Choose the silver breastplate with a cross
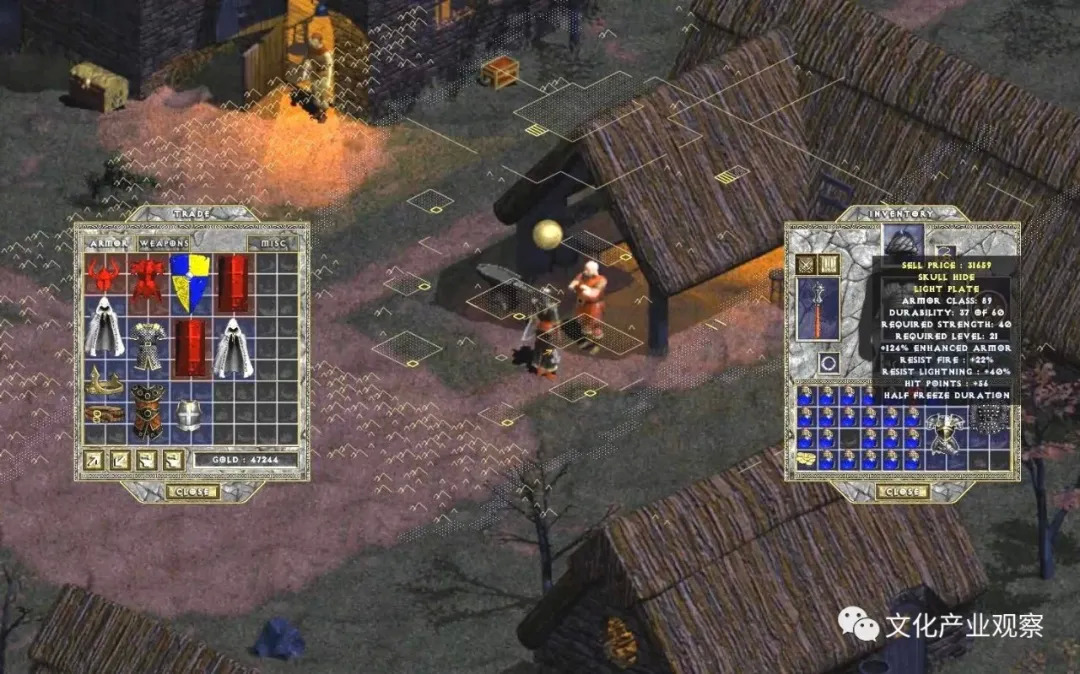 coord(189,414)
